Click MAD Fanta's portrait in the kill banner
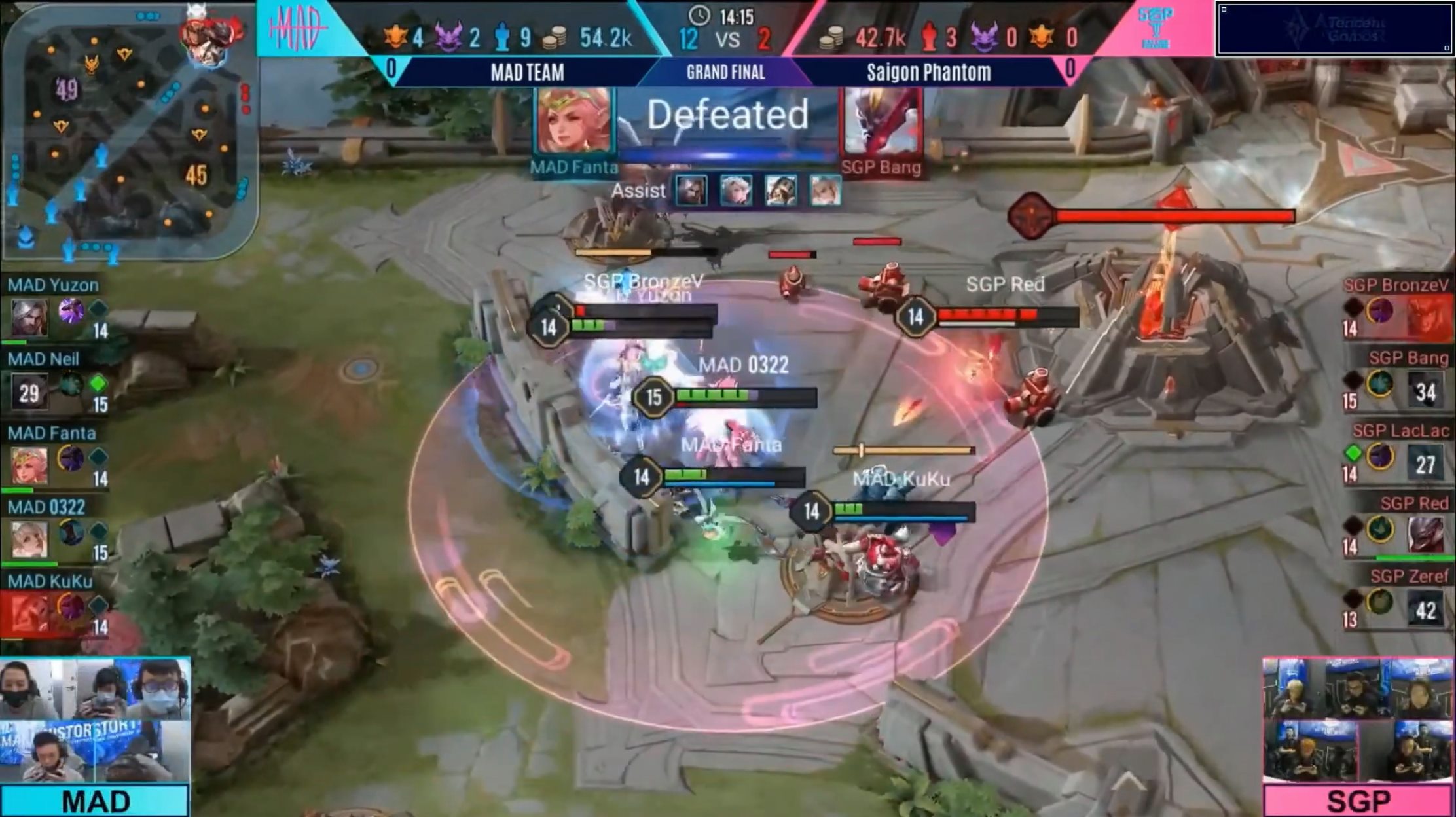The height and width of the screenshot is (817, 1456). pyautogui.click(x=573, y=122)
